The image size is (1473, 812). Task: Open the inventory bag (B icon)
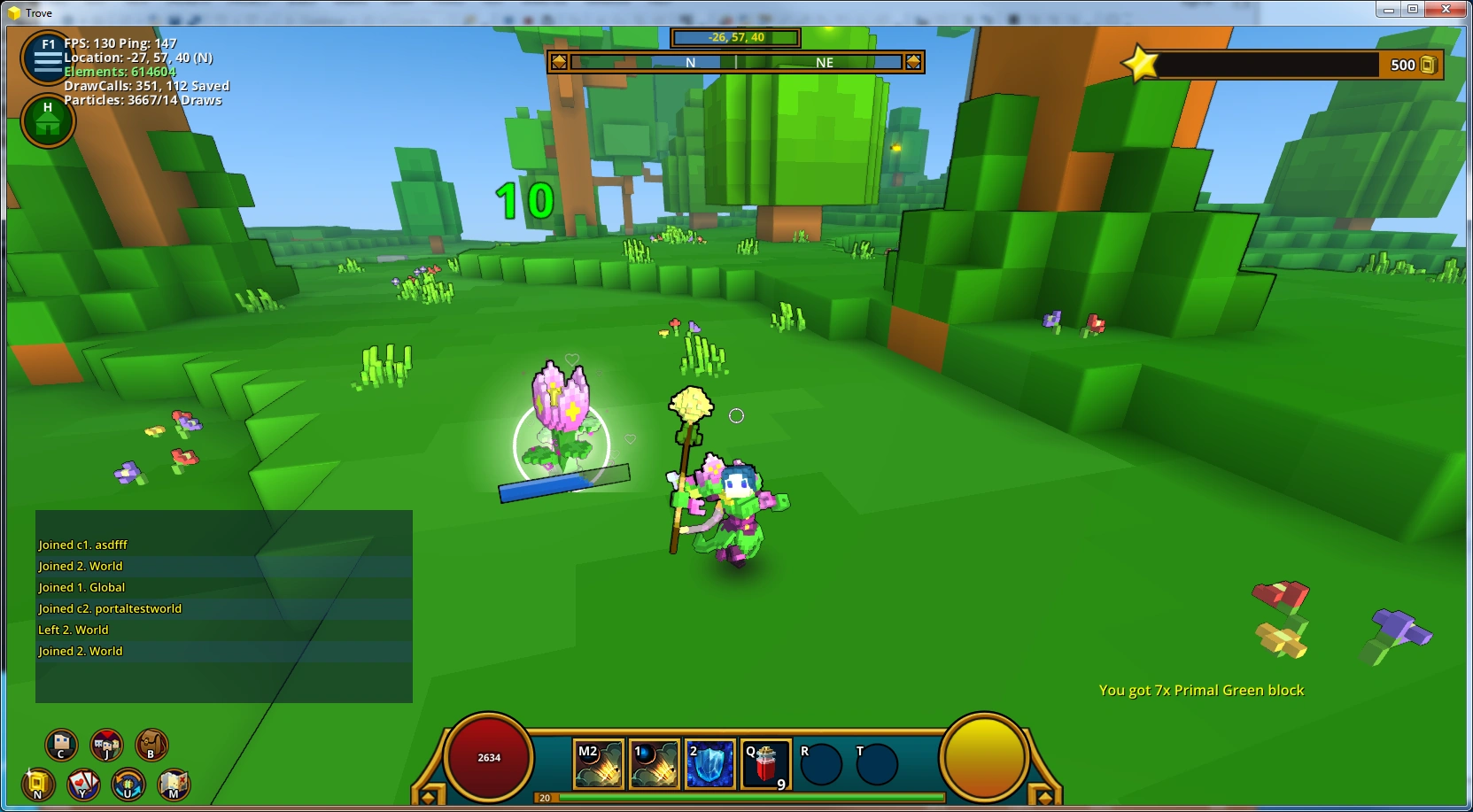pyautogui.click(x=151, y=745)
